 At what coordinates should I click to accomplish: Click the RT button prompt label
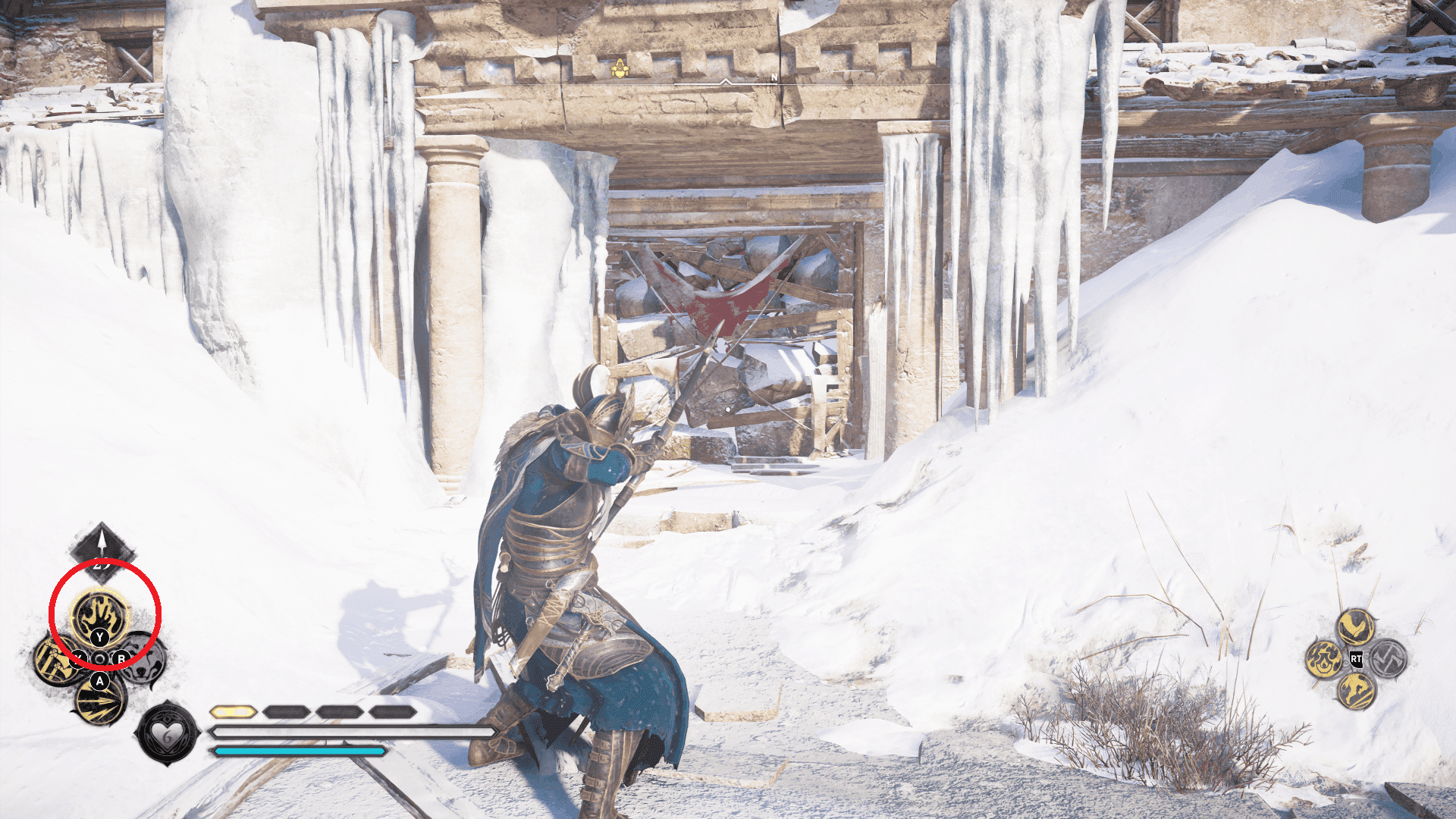[1357, 658]
